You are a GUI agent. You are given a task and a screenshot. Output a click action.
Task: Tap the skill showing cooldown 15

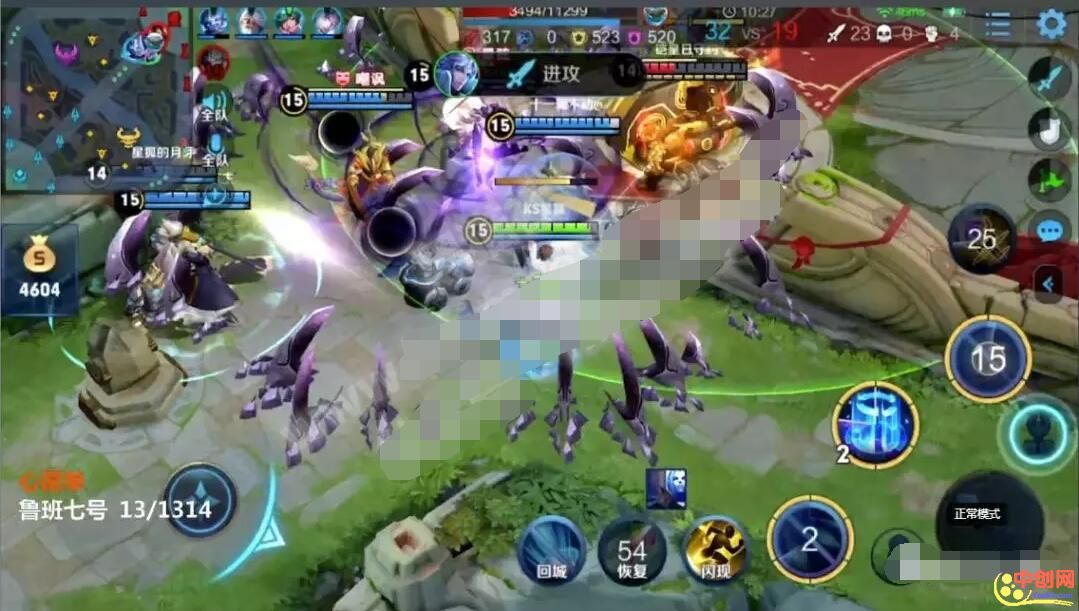[988, 358]
